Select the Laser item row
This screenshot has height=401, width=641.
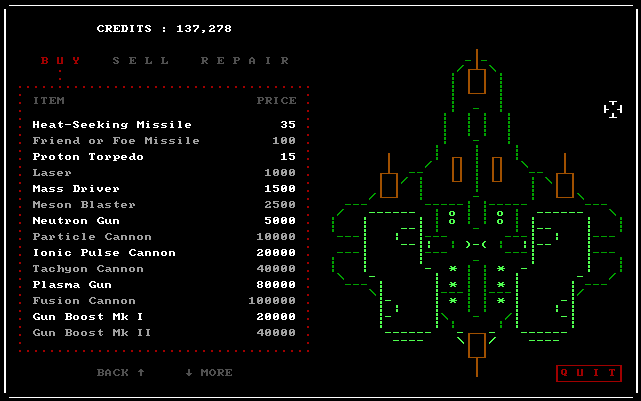[x=52, y=173]
